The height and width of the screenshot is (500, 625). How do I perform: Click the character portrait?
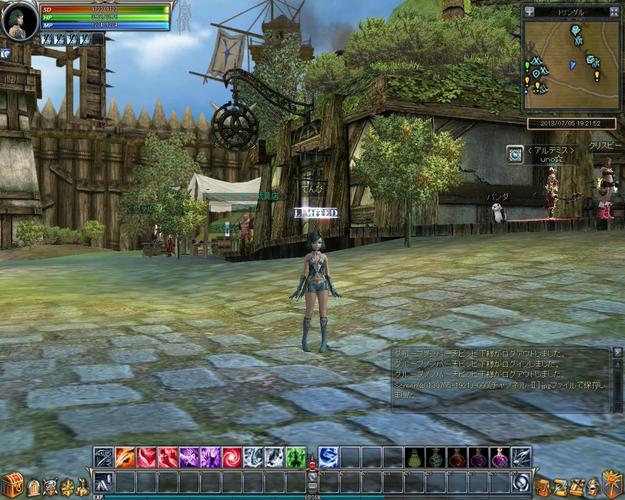[19, 21]
